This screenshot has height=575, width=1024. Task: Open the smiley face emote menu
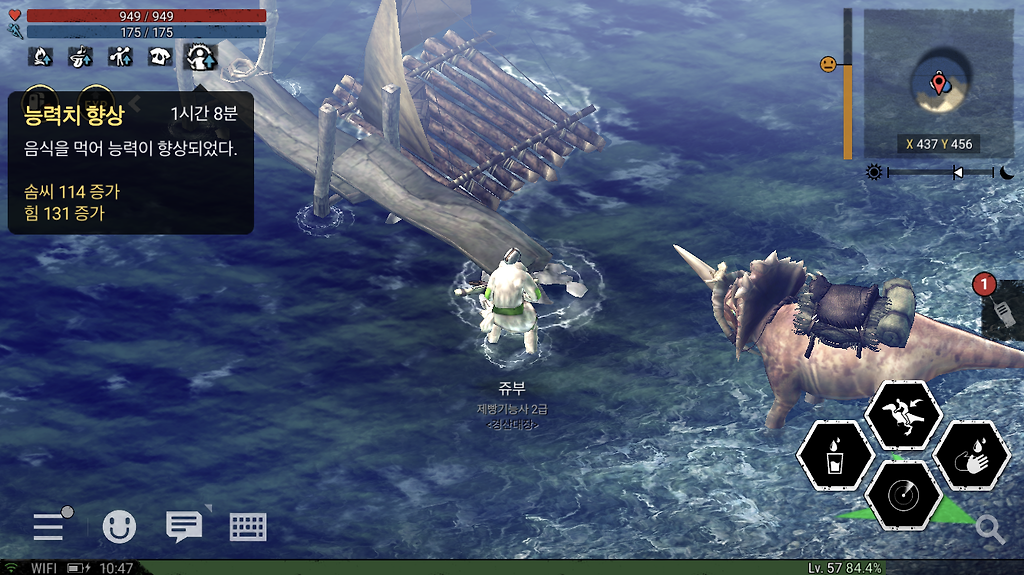(x=120, y=526)
